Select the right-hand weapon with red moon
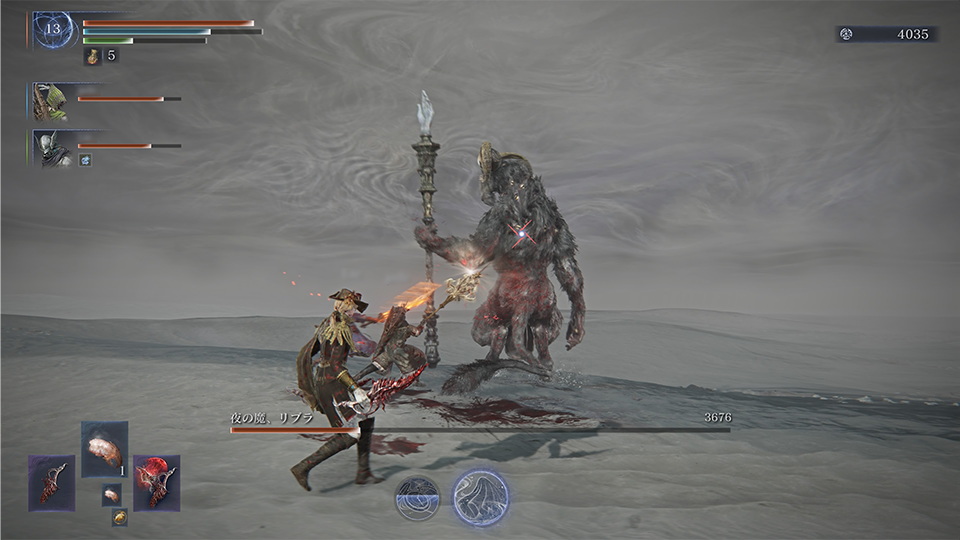 (x=156, y=483)
